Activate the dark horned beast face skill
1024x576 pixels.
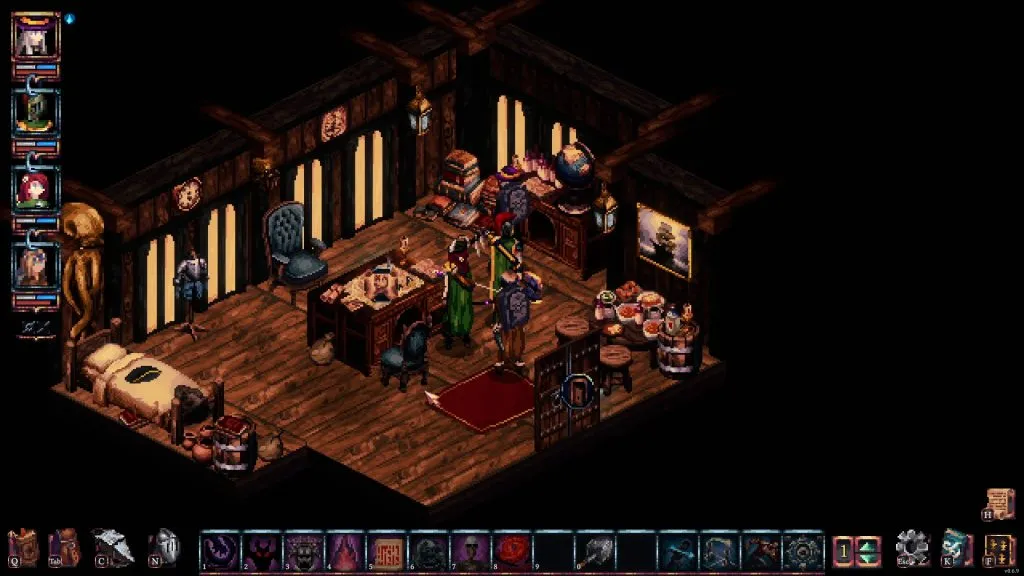[304, 551]
